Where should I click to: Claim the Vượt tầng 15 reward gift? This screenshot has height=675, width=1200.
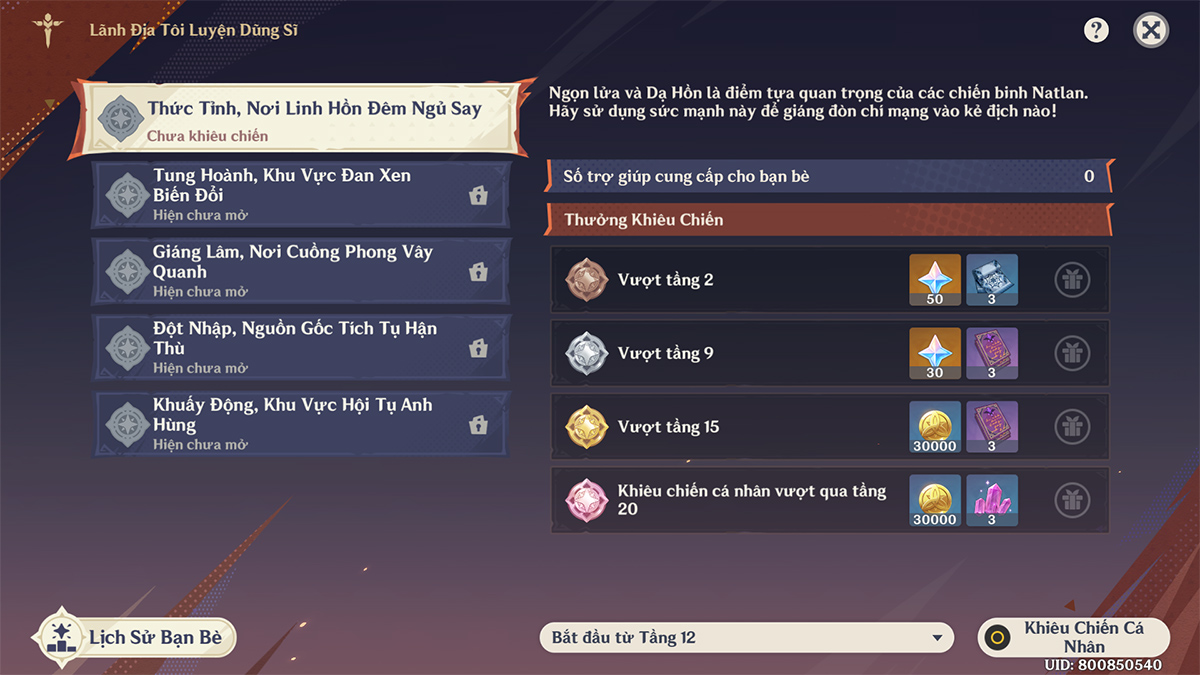(1072, 427)
